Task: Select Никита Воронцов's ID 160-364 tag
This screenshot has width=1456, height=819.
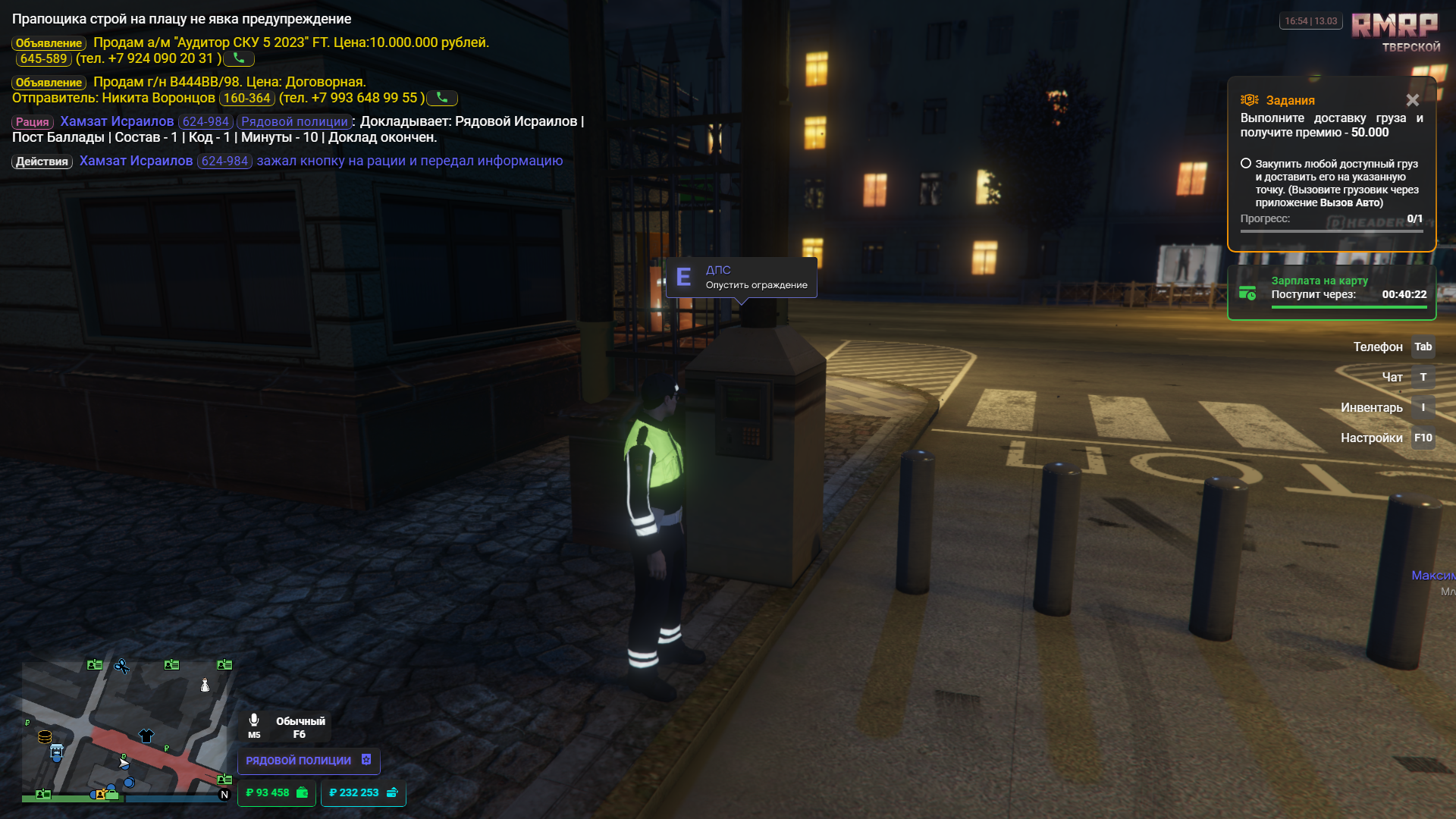Action: [x=246, y=98]
